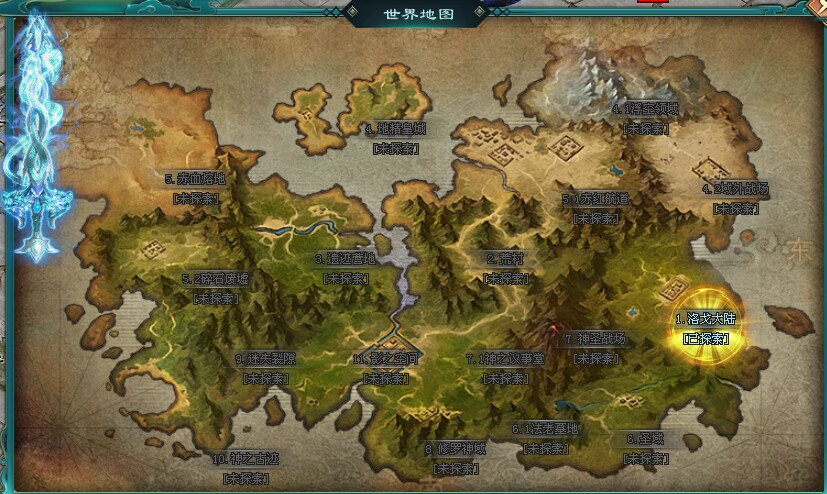Choose the 神圣战场 region label

[x=598, y=339]
